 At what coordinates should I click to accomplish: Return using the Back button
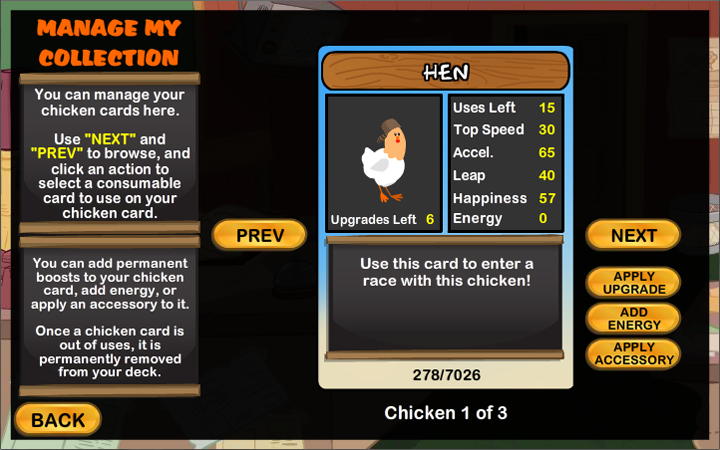(x=58, y=420)
